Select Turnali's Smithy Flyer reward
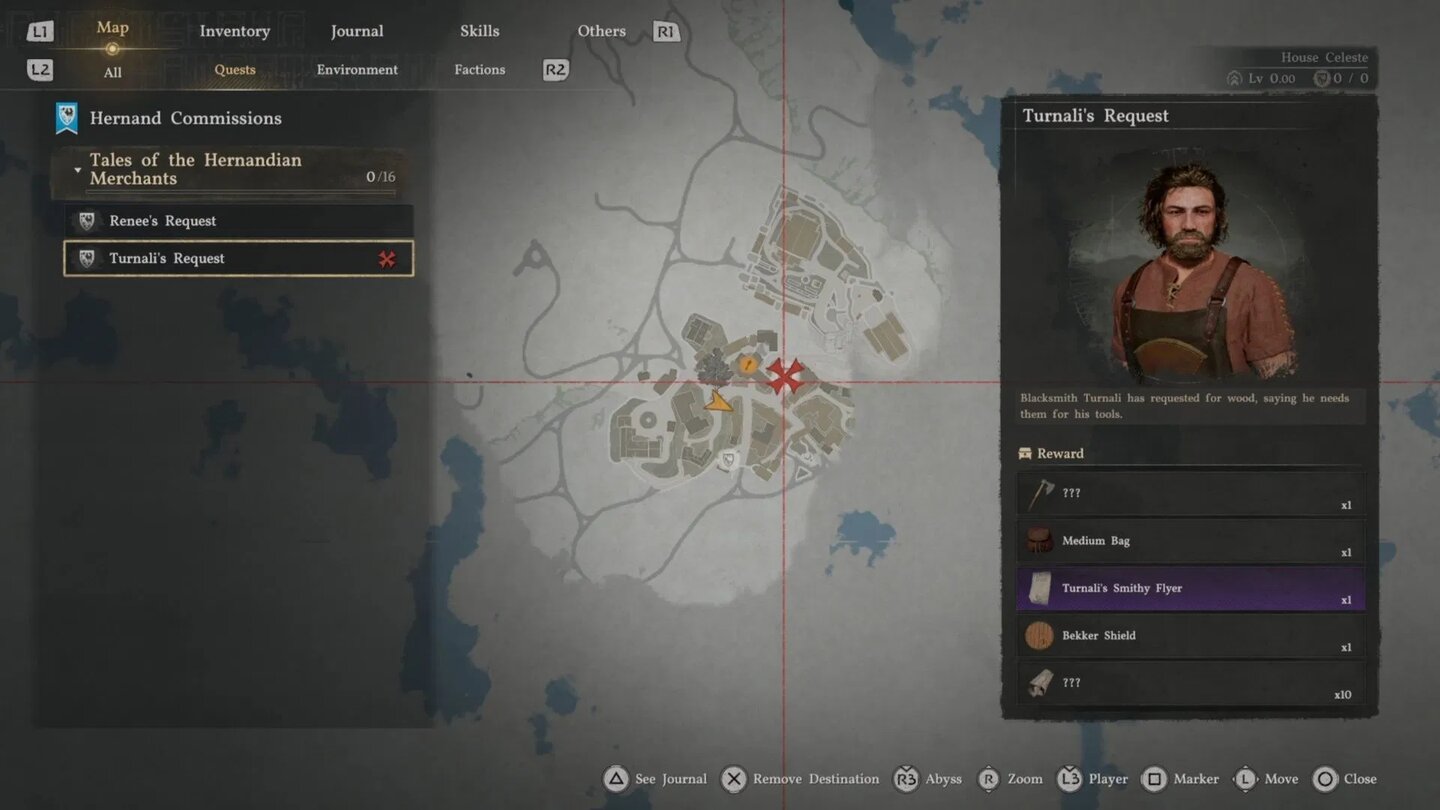The width and height of the screenshot is (1440, 810). (x=1190, y=588)
